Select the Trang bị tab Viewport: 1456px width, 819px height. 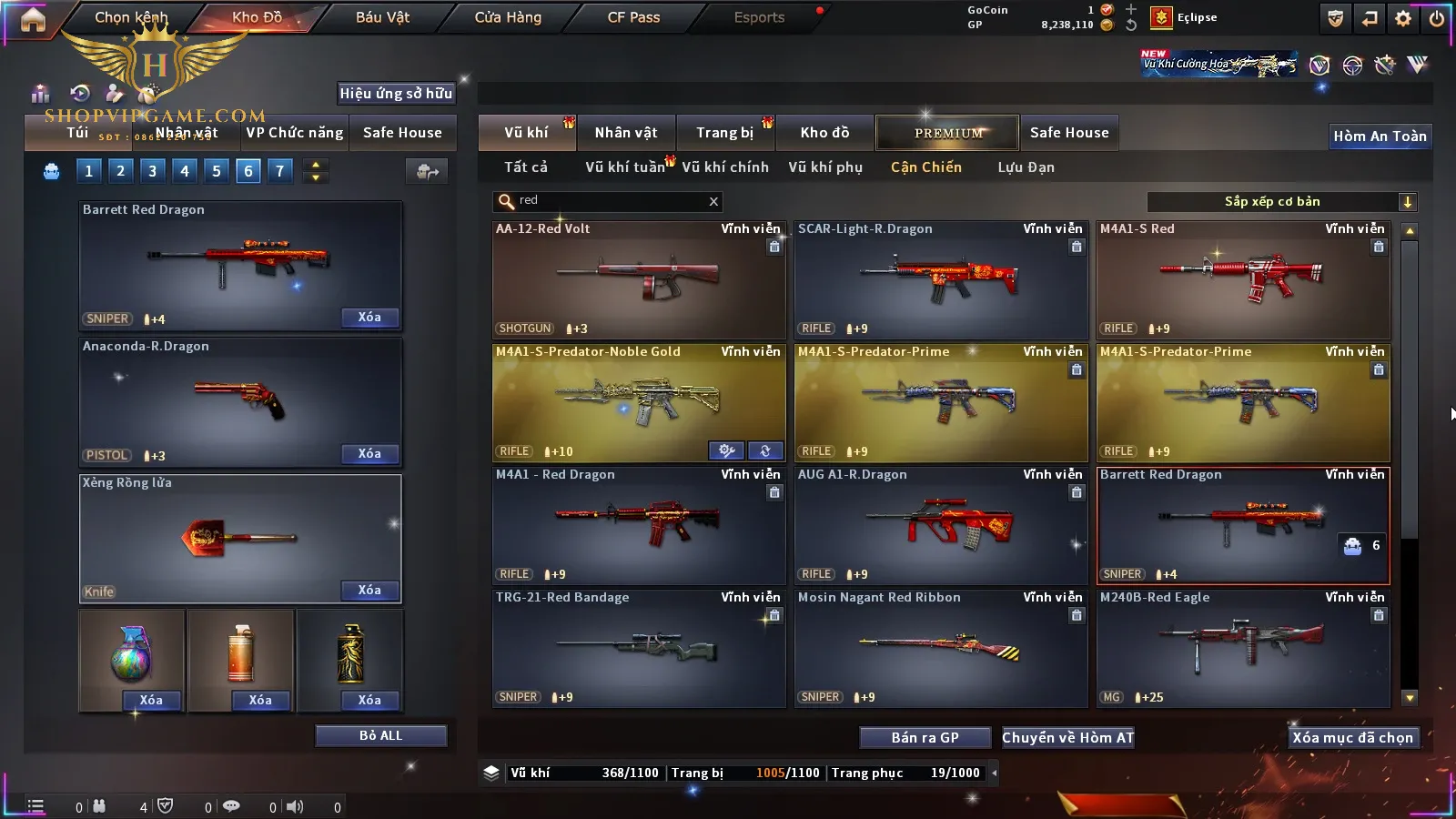tap(725, 133)
